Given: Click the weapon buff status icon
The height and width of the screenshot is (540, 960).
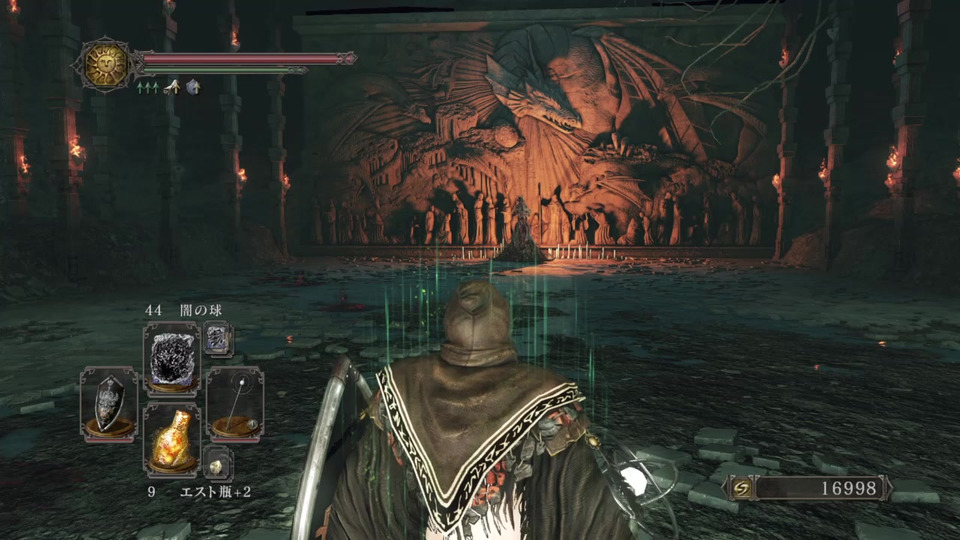Looking at the screenshot, I should point(170,88).
